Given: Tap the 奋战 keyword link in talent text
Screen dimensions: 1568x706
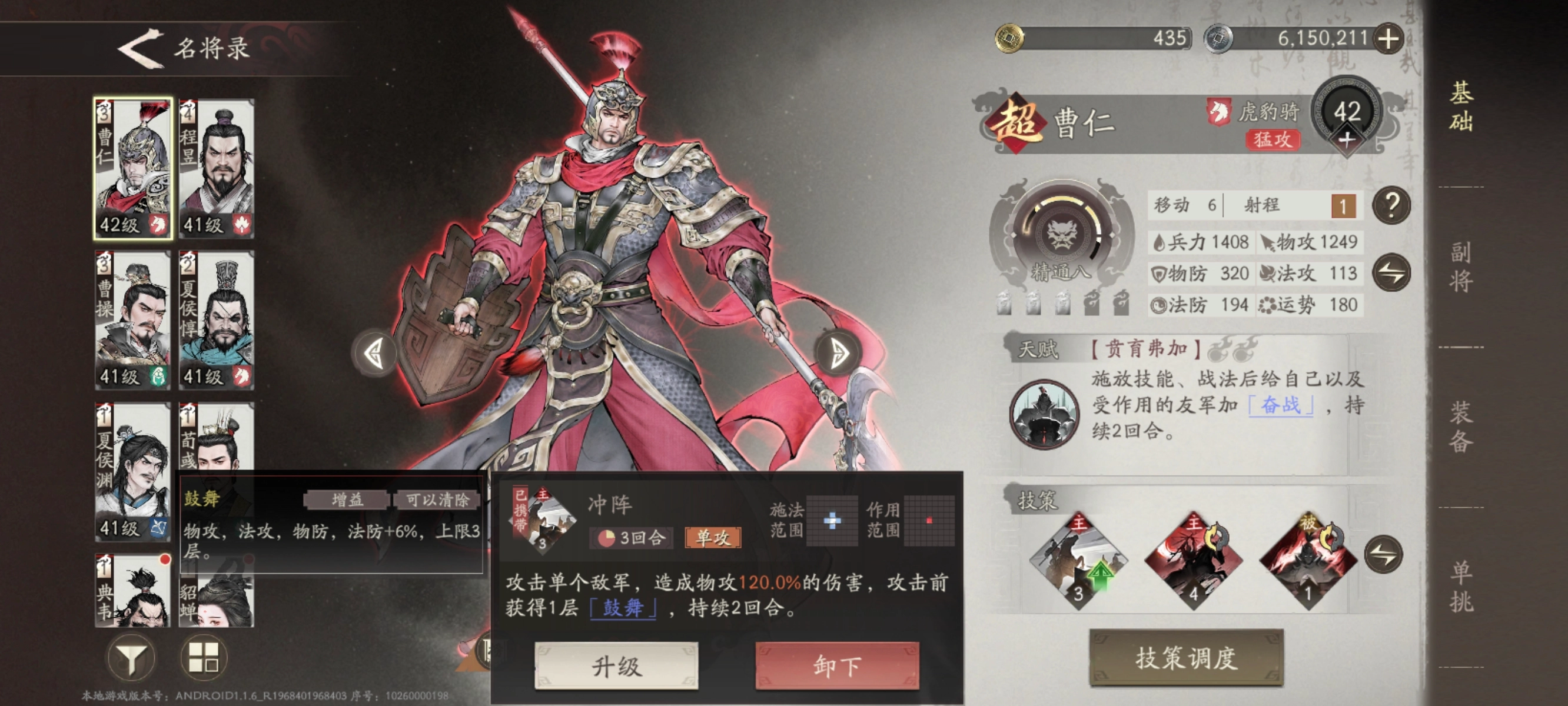Looking at the screenshot, I should [1281, 405].
